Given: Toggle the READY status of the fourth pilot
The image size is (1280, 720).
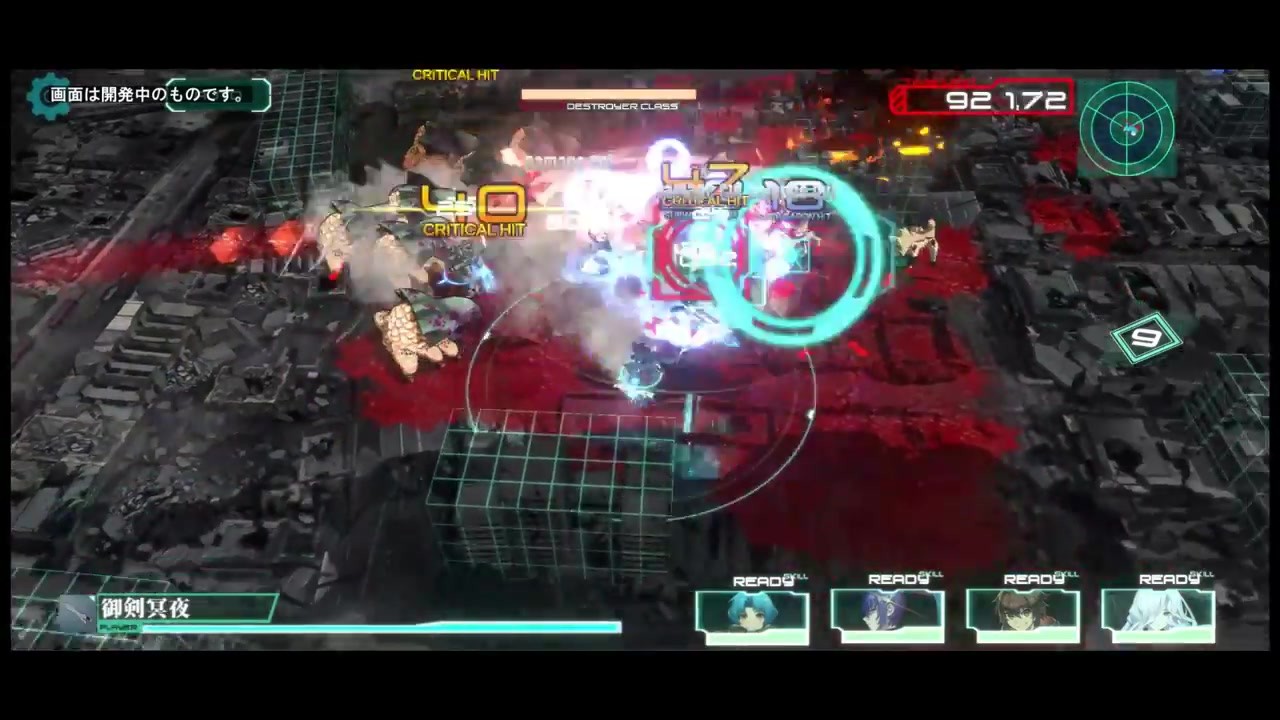Looking at the screenshot, I should click(1169, 579).
